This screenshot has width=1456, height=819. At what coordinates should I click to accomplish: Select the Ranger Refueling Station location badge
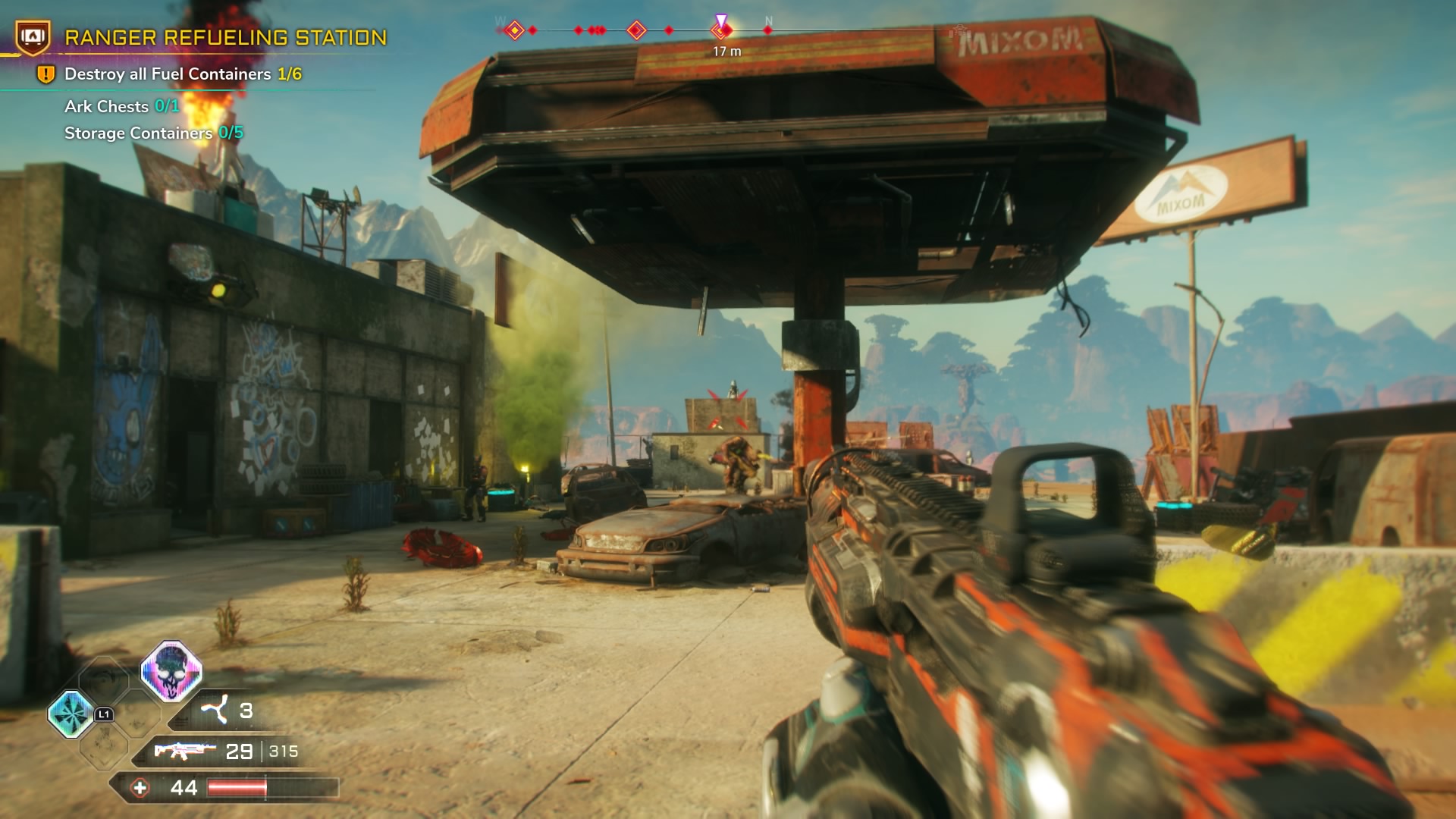tap(33, 36)
